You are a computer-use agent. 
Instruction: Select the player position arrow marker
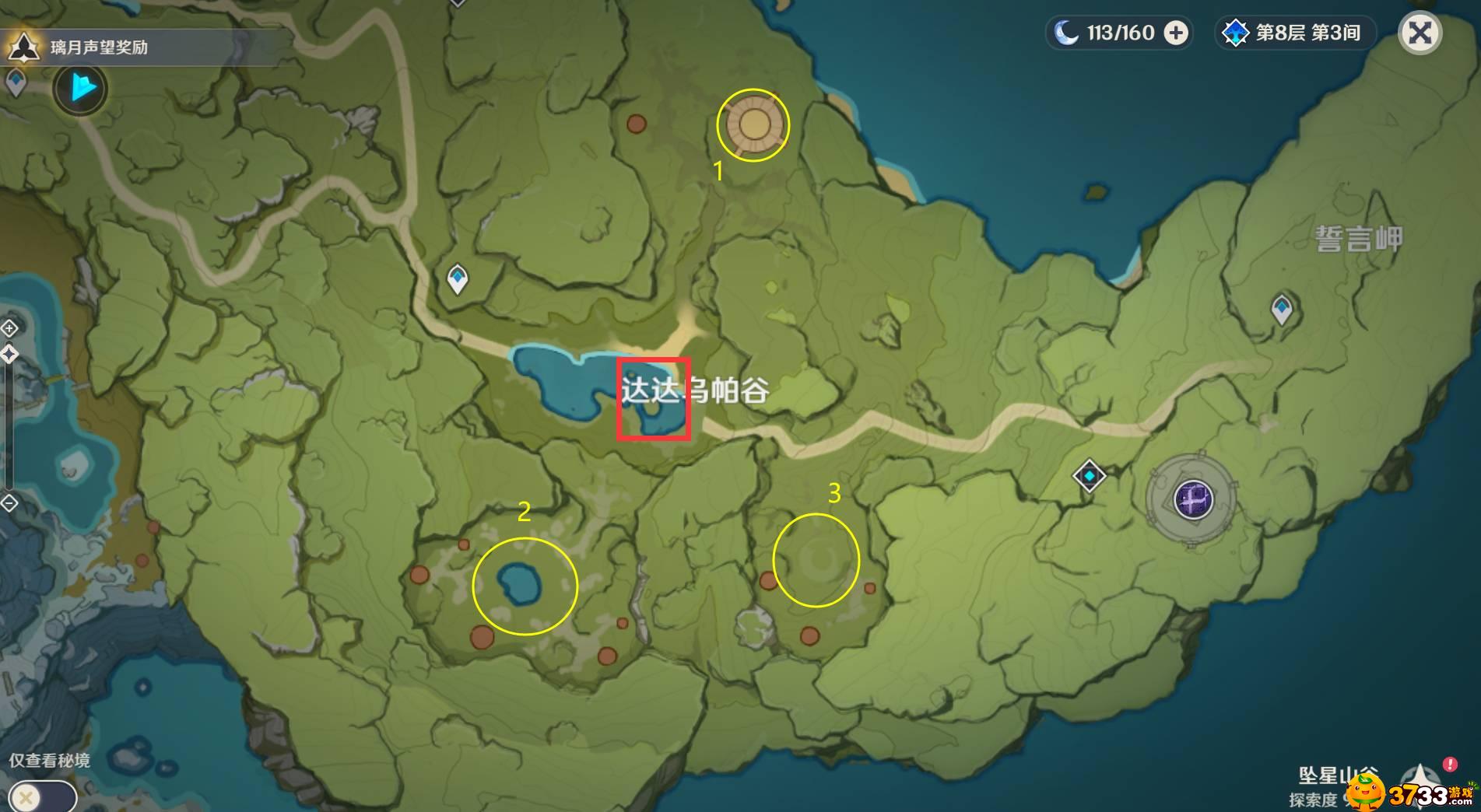79,89
